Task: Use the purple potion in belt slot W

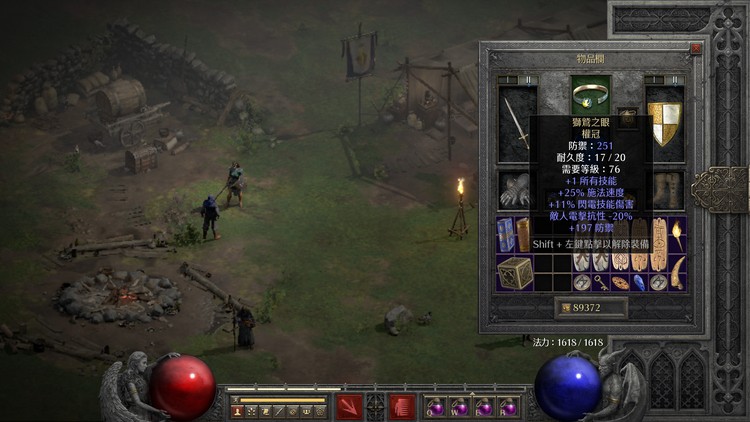Action: (x=460, y=407)
